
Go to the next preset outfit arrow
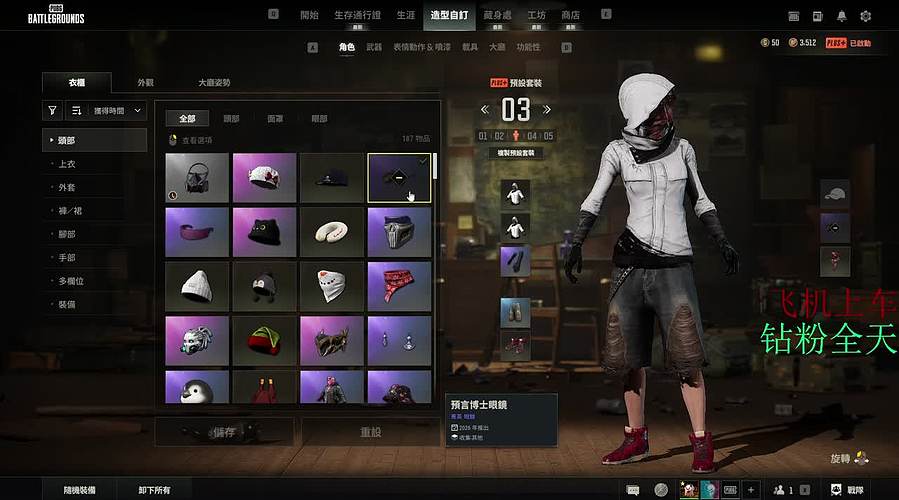click(548, 109)
